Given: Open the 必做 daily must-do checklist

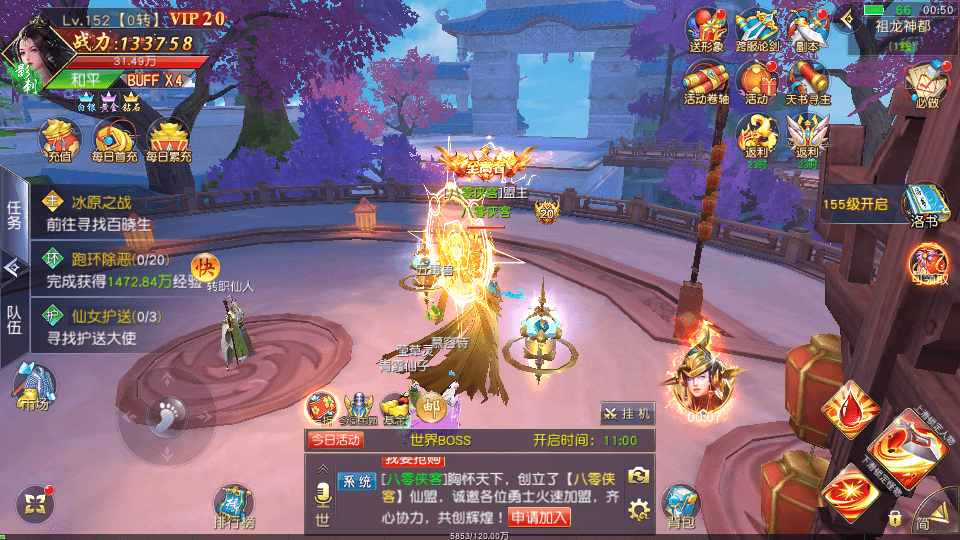Looking at the screenshot, I should (x=926, y=82).
